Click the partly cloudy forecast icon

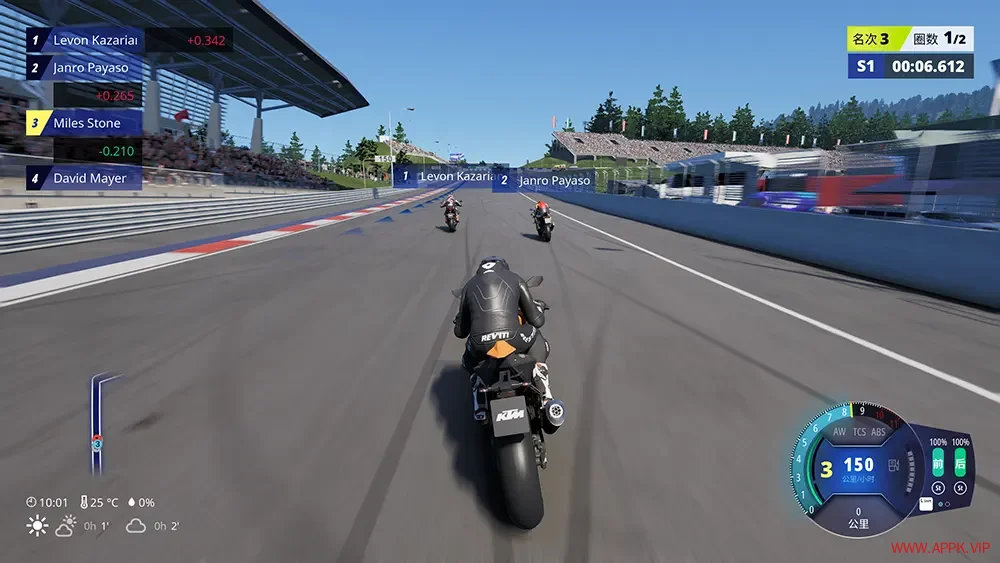[x=68, y=525]
